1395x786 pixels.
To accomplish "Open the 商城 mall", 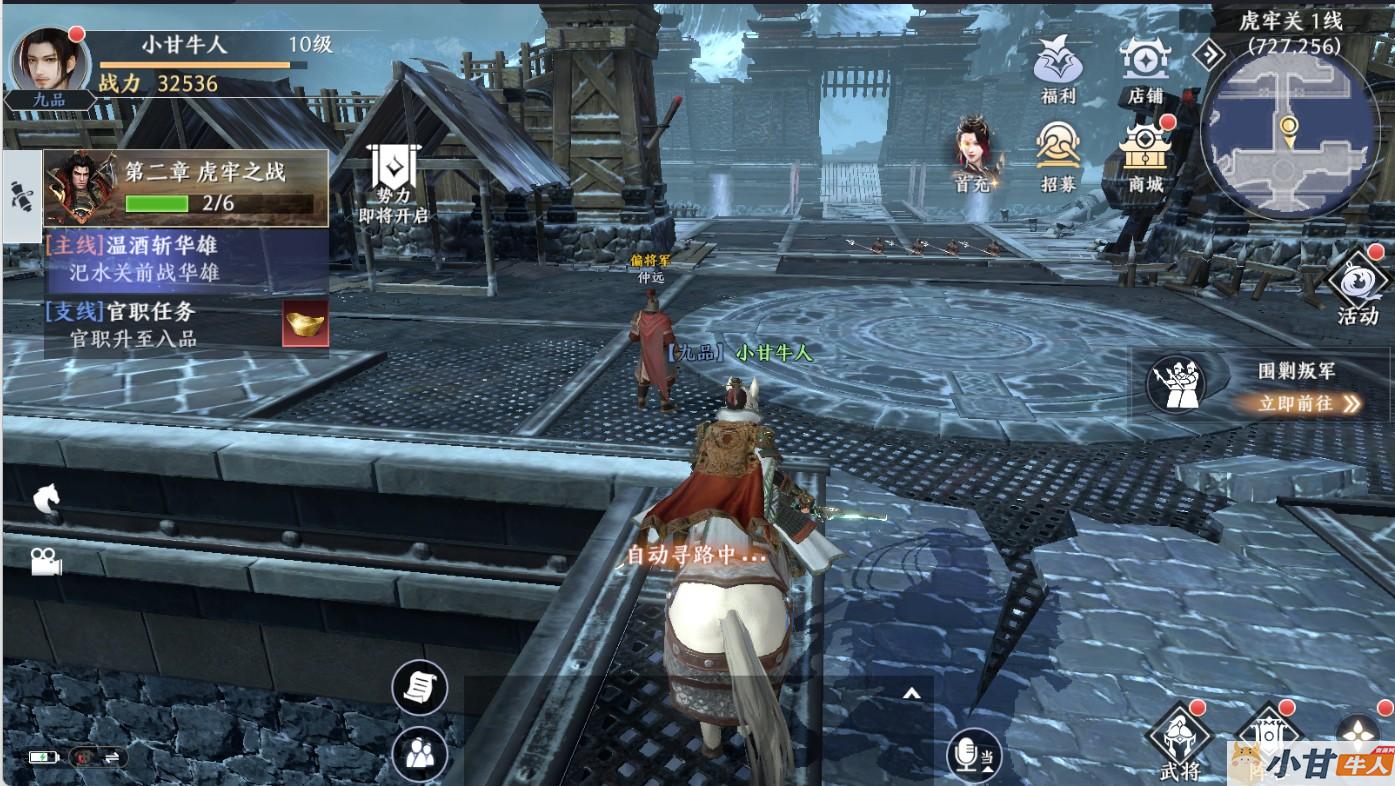I will 1145,157.
